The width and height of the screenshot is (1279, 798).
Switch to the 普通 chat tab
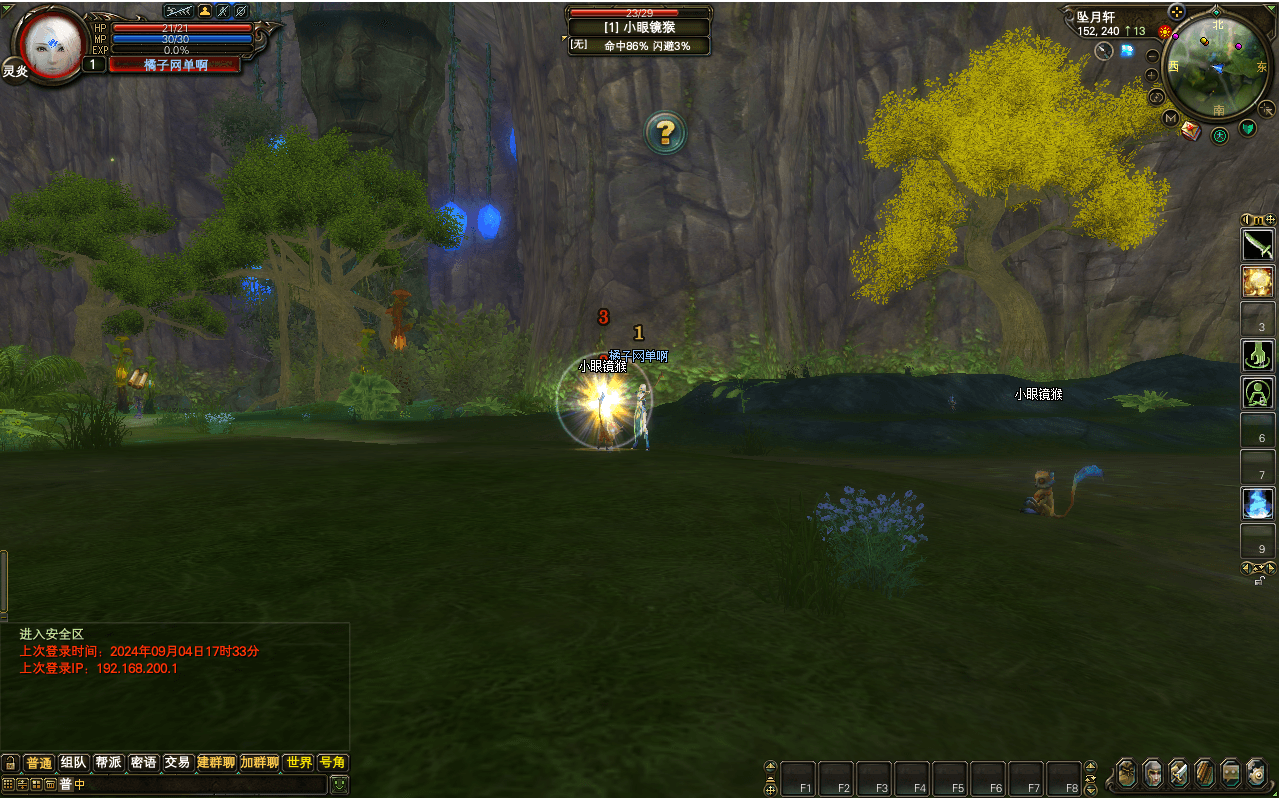pos(39,763)
